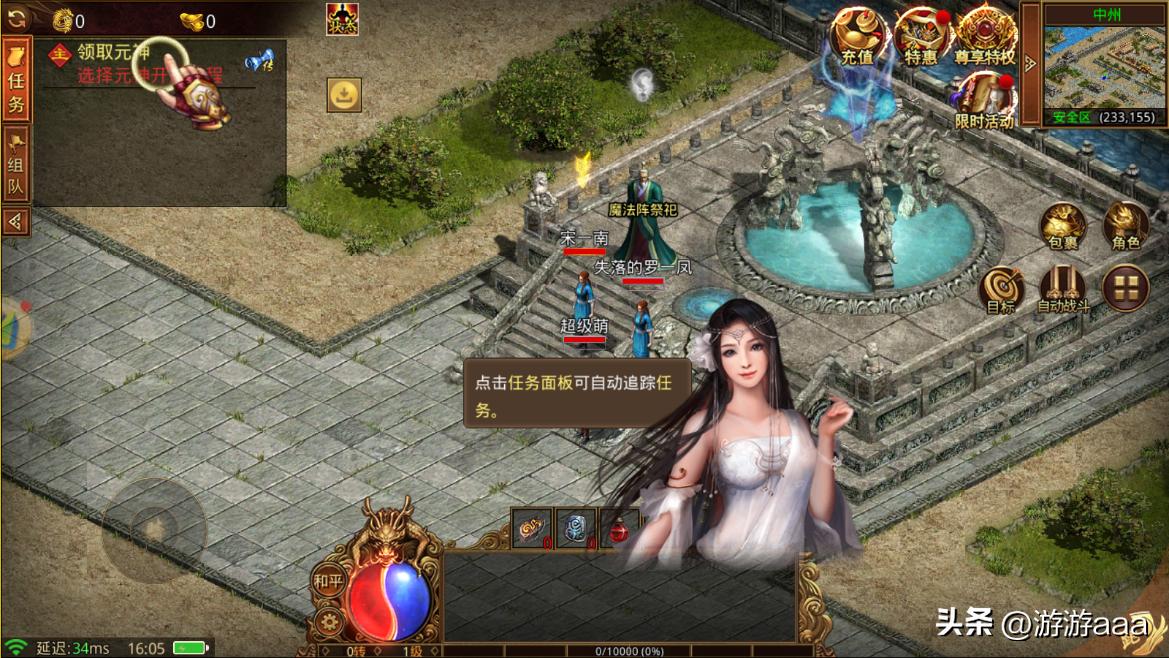Screen dimensions: 1169x658
Task: Open the four-square grid menu button
Action: [x=1125, y=288]
